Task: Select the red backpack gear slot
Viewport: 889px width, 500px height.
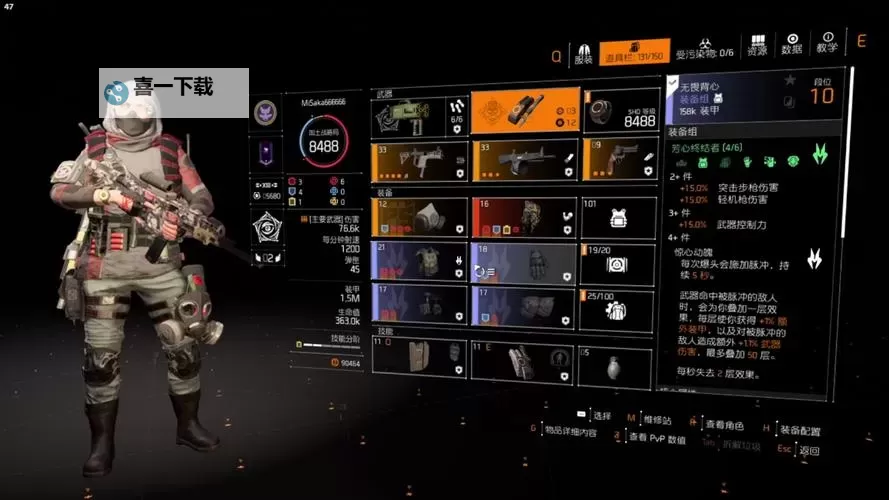Action: point(523,216)
